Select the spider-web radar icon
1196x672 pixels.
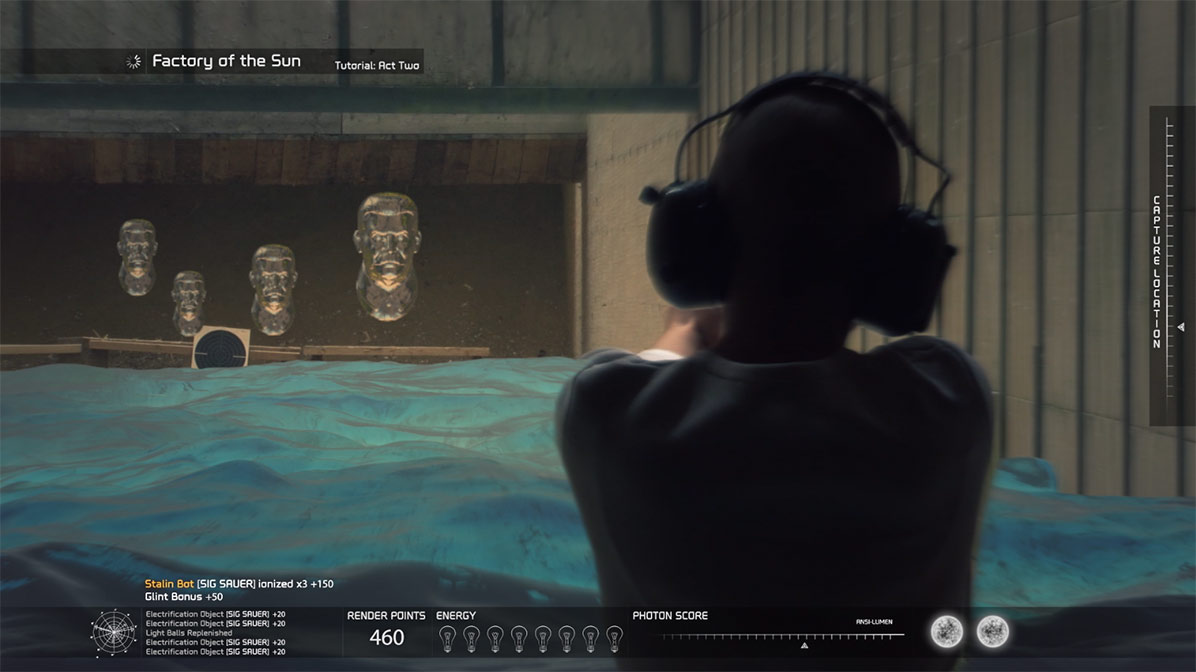pos(112,632)
